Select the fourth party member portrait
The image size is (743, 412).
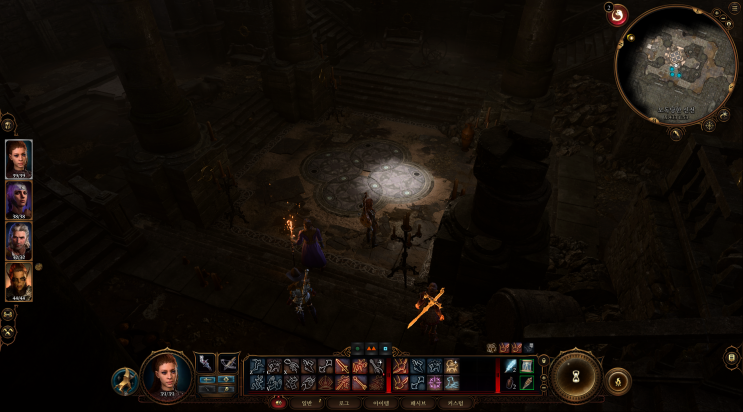19,280
